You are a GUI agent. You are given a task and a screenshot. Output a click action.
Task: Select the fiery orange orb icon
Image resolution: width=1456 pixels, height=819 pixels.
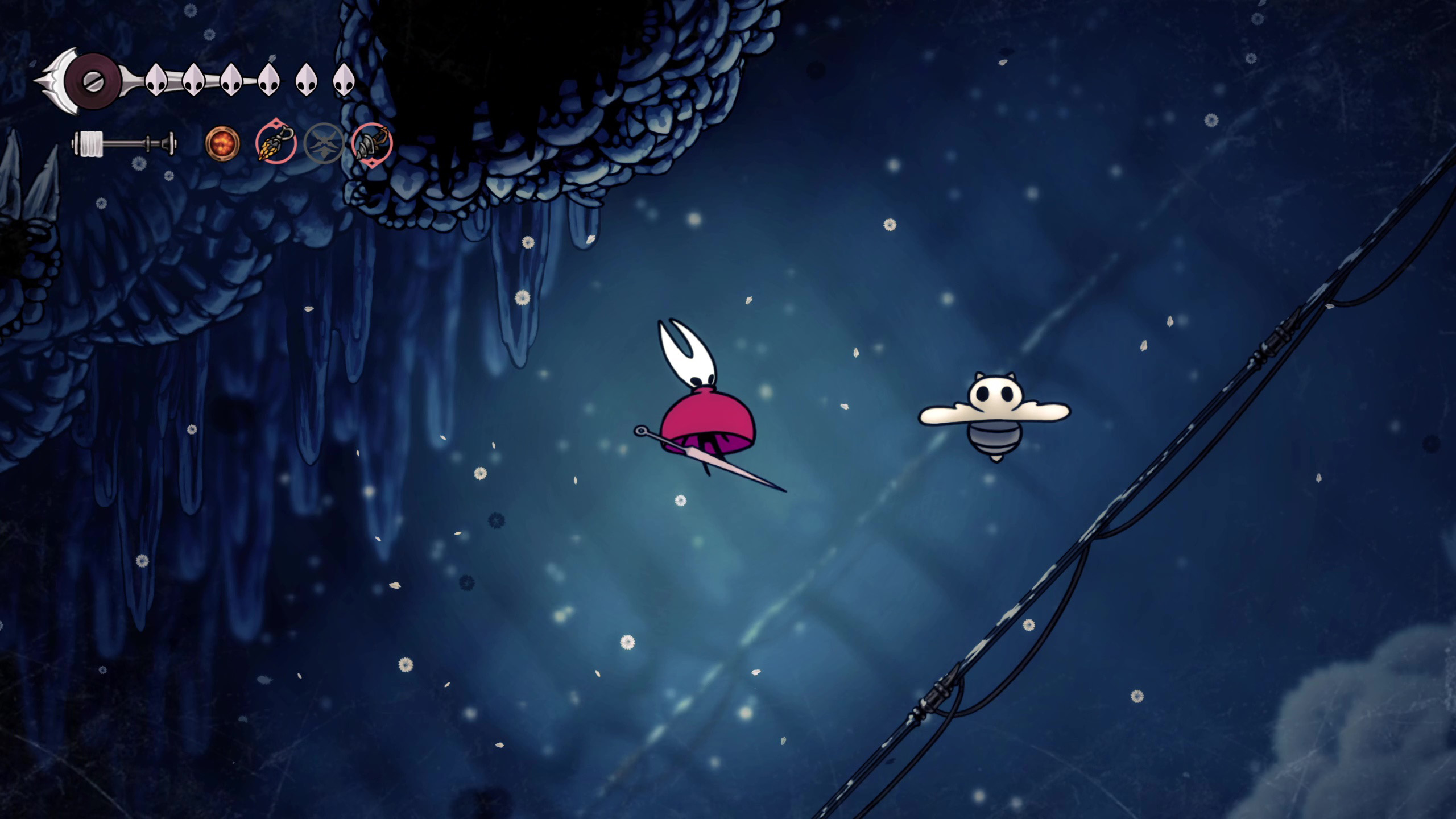(222, 143)
